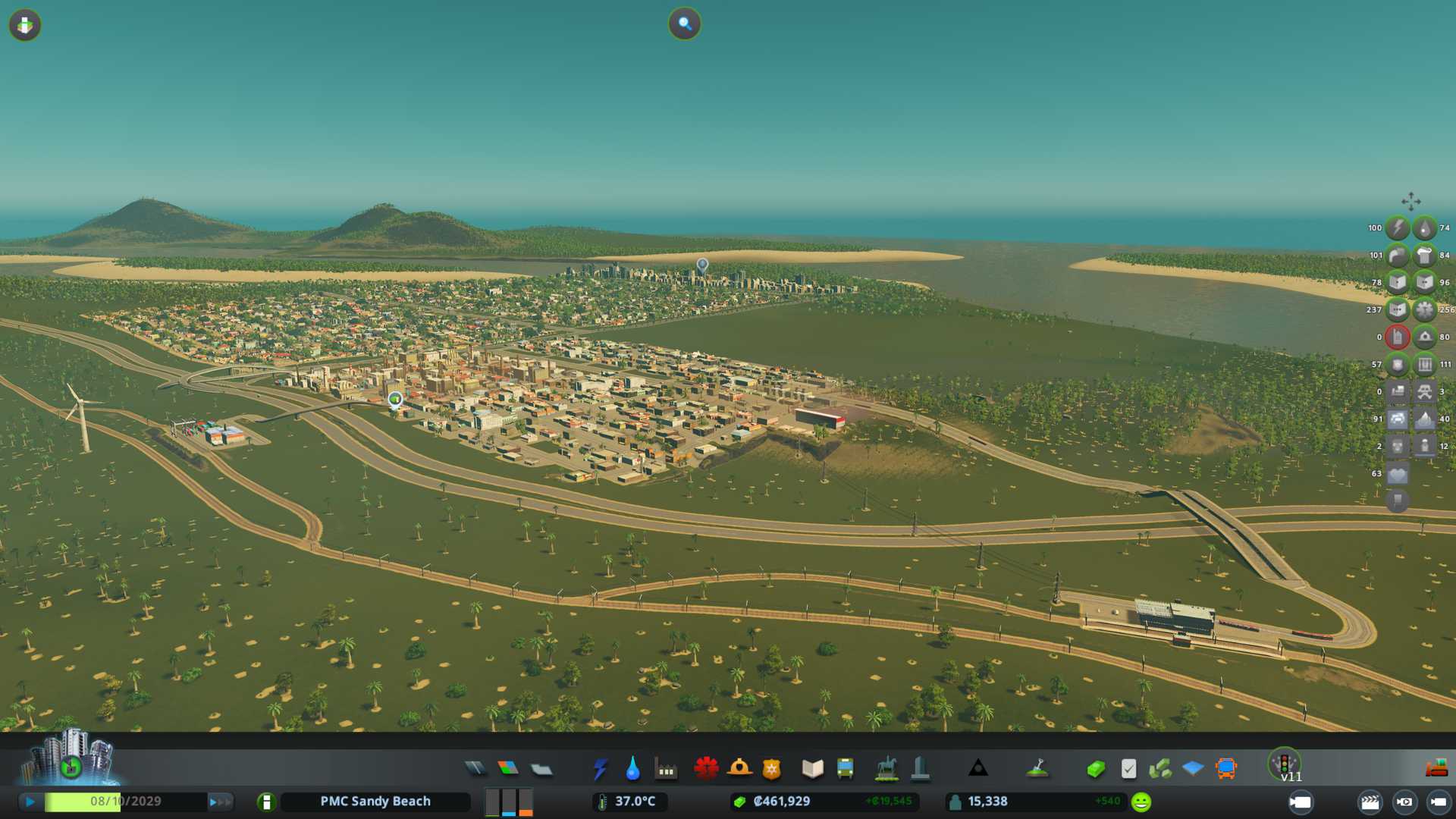Open the happy face citizen happiness info
This screenshot has height=819, width=1456.
click(x=1141, y=802)
